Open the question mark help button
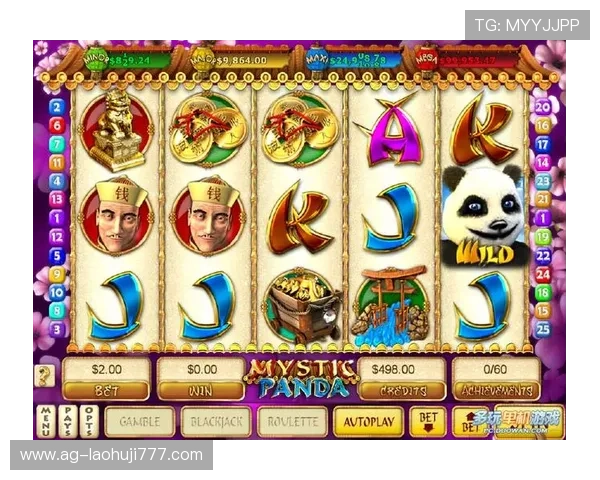 click(x=45, y=376)
